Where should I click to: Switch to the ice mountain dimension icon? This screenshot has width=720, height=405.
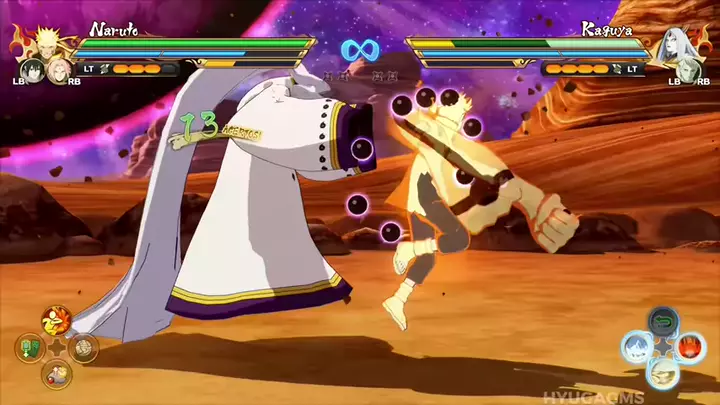(x=634, y=348)
